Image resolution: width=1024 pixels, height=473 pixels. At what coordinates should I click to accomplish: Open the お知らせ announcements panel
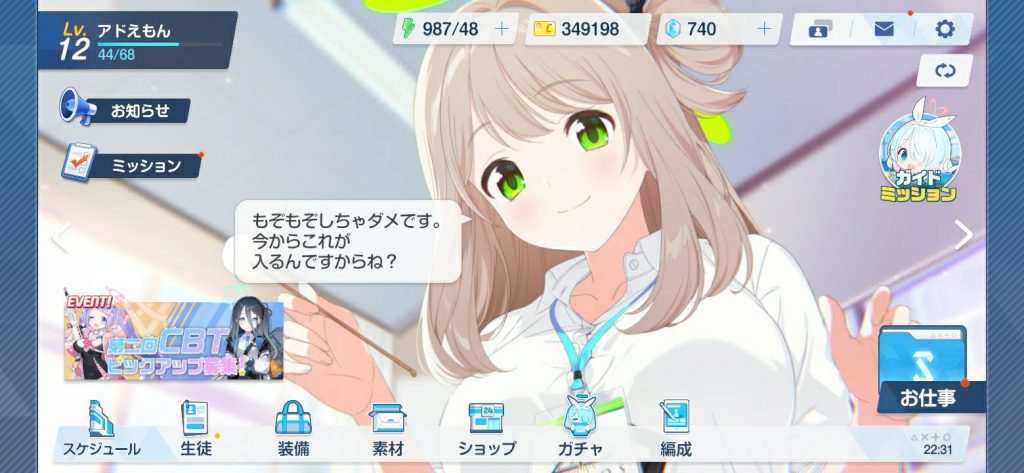pyautogui.click(x=126, y=109)
